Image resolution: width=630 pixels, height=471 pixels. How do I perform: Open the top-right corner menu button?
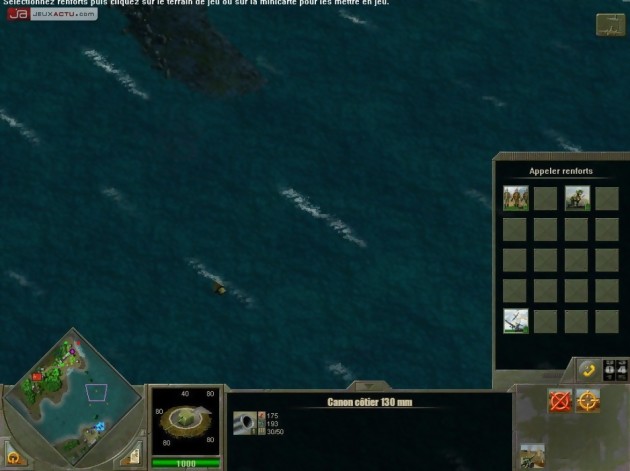609,25
